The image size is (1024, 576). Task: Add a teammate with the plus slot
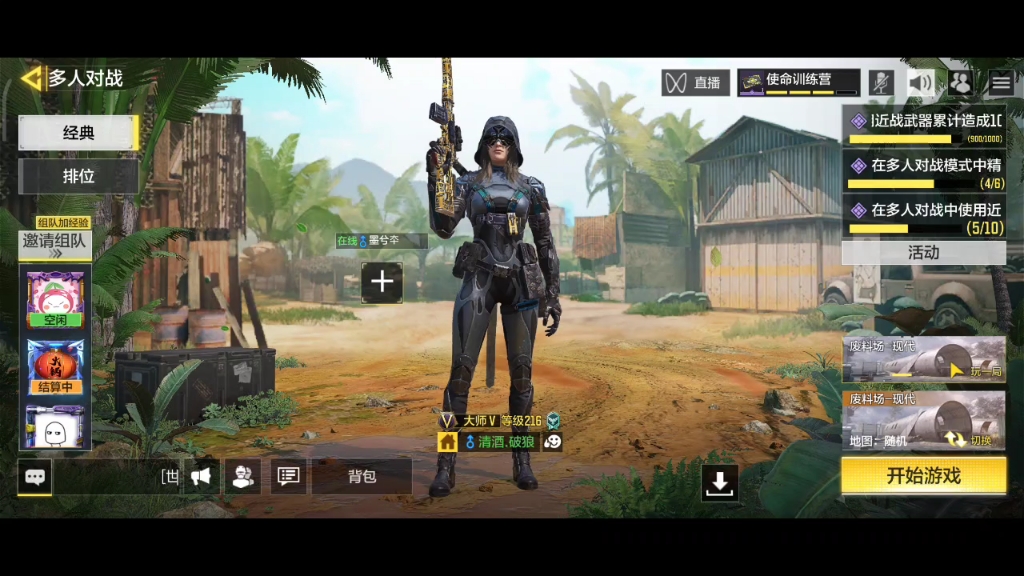click(382, 283)
